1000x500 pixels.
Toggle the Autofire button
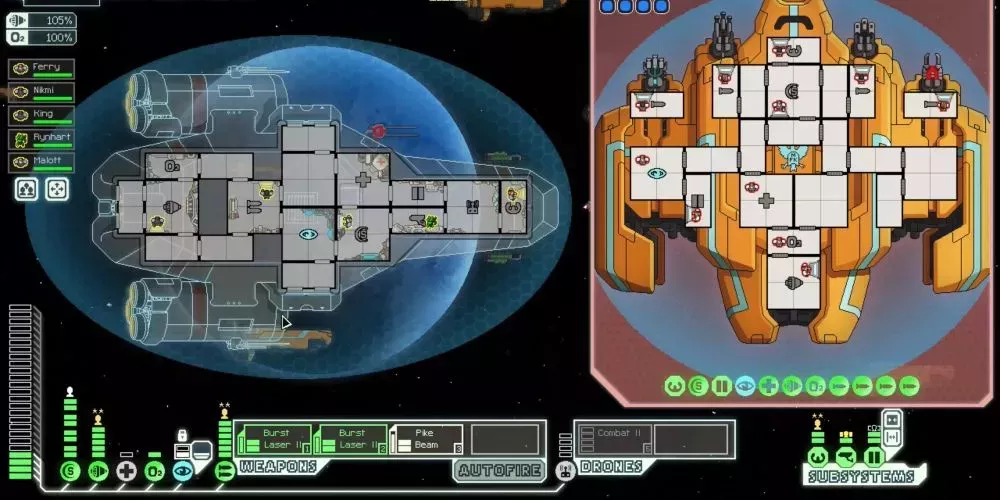pos(499,470)
